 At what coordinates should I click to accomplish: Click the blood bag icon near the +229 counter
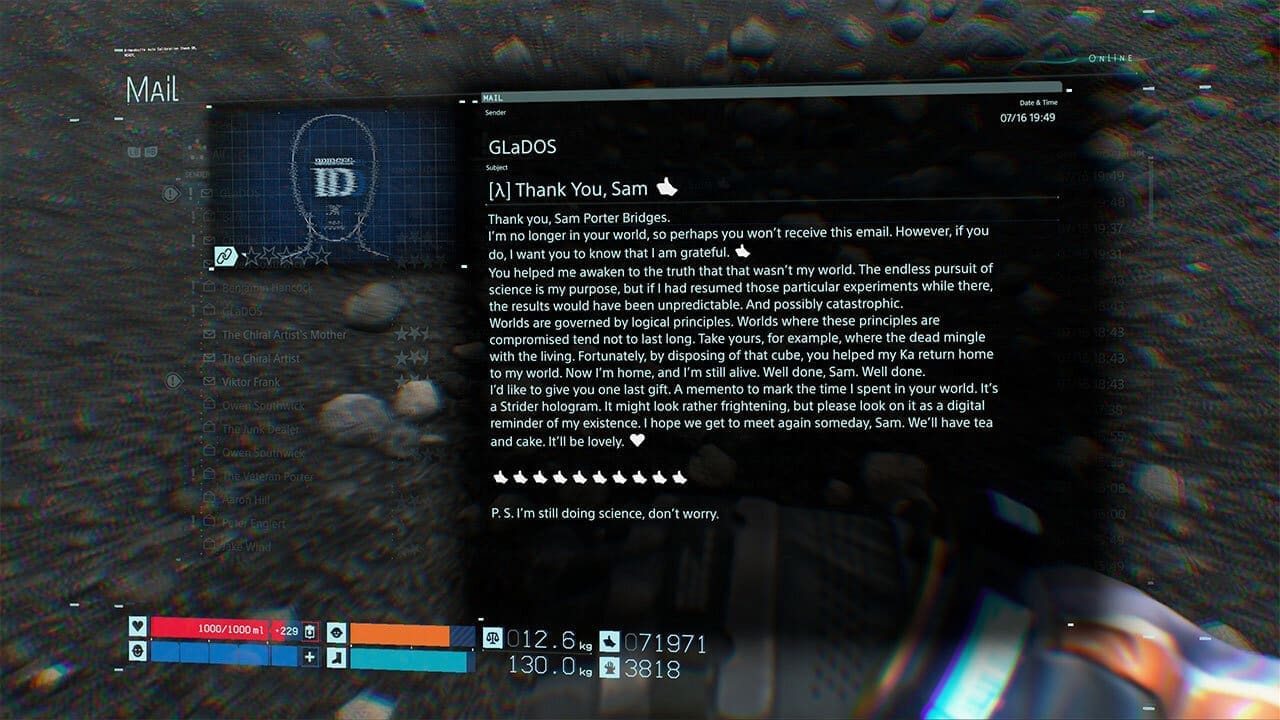tap(310, 632)
